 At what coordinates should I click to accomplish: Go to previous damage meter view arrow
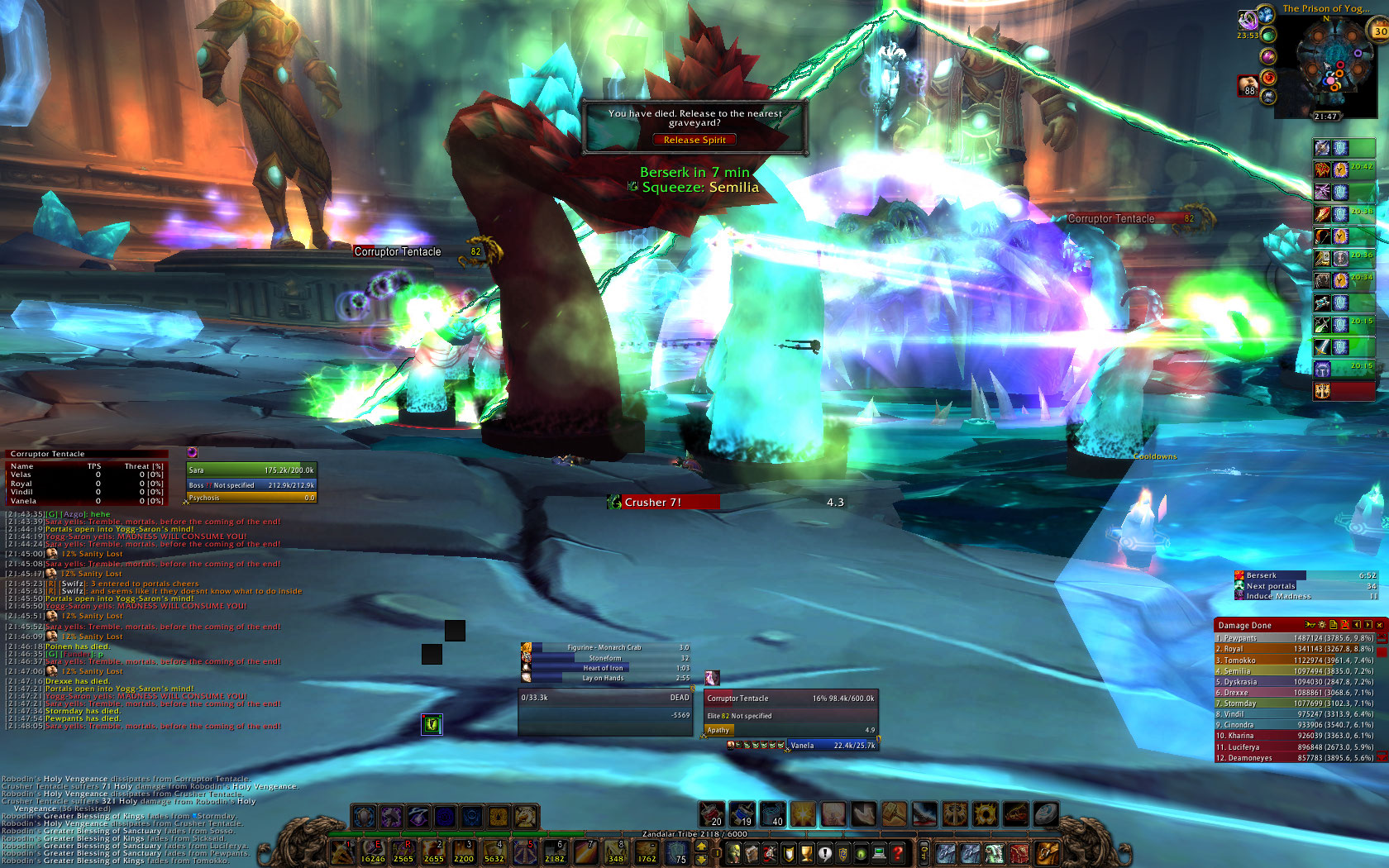click(x=1357, y=625)
